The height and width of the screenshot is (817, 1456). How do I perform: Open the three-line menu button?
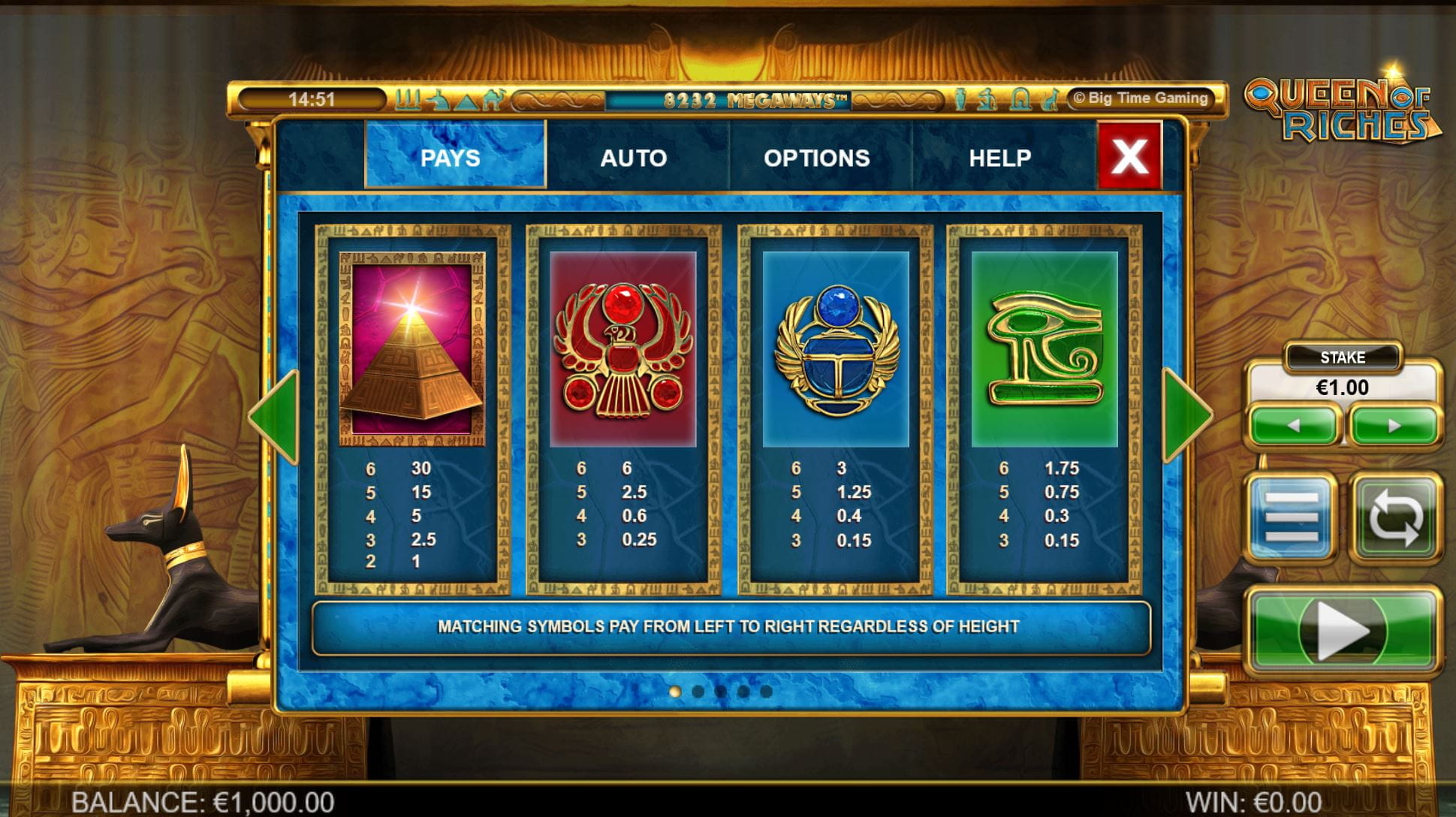click(x=1291, y=517)
